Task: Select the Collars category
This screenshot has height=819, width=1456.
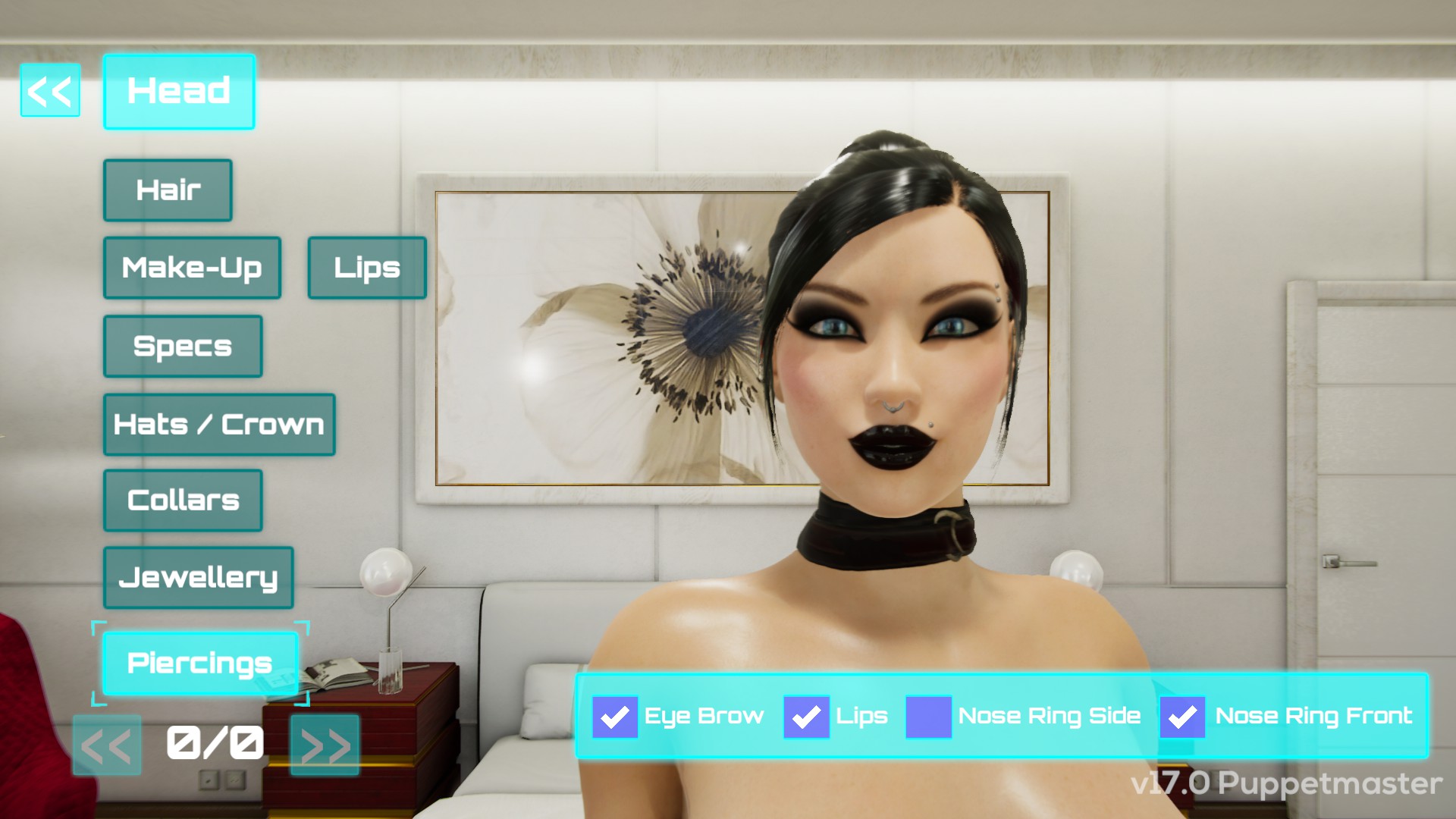Action: [183, 500]
